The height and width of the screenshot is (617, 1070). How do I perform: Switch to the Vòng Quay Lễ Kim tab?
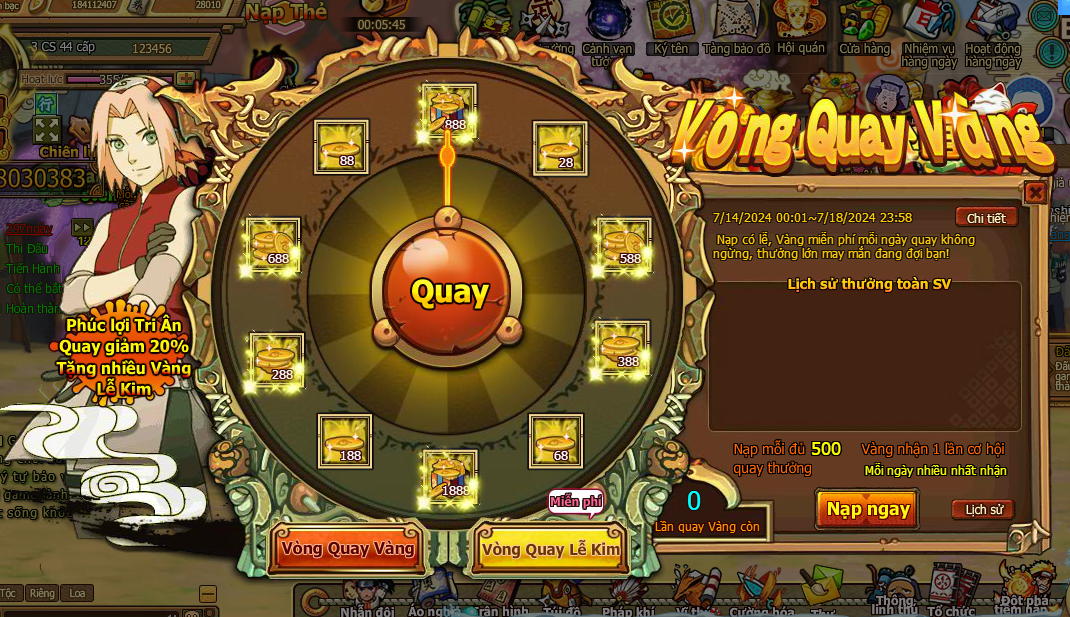[x=550, y=549]
